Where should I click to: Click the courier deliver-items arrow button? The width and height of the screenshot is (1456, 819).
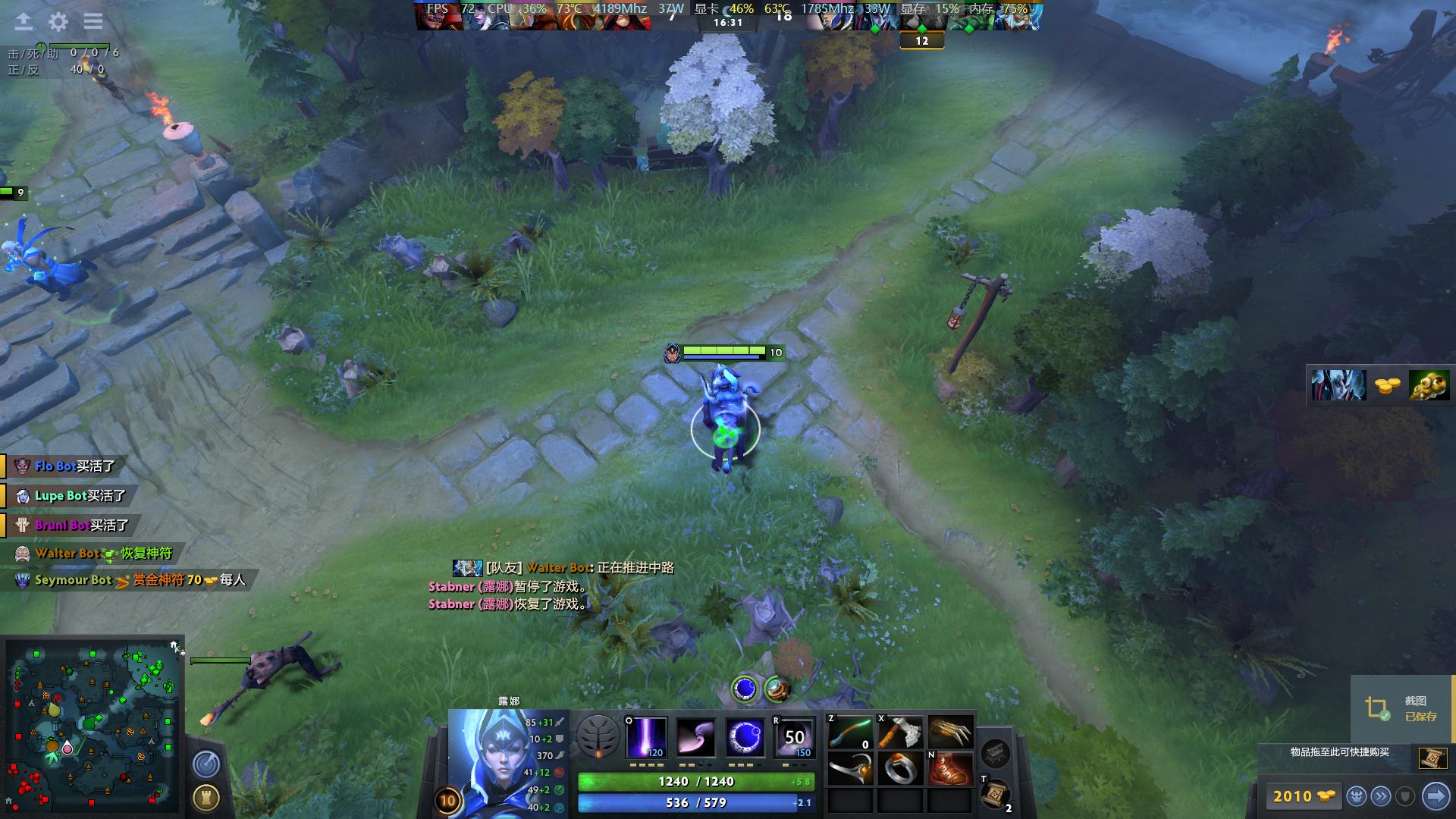tap(1435, 796)
